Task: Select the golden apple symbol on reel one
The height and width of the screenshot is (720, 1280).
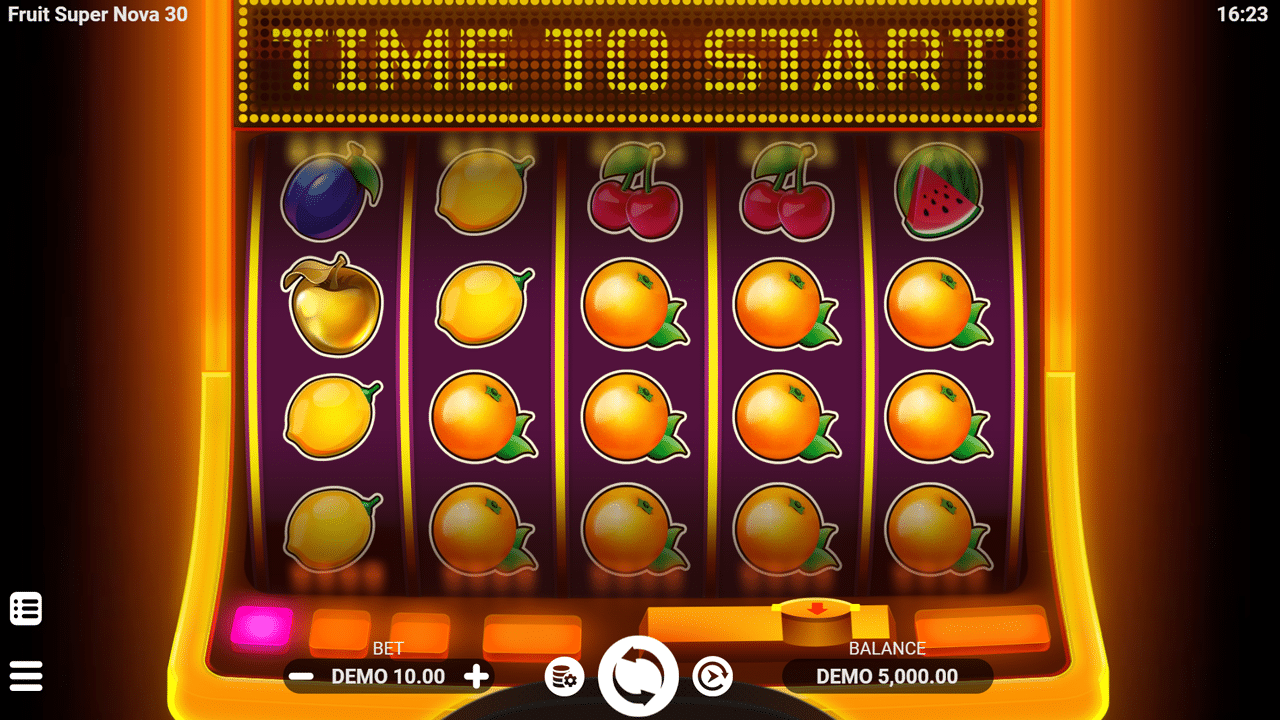Action: click(333, 305)
